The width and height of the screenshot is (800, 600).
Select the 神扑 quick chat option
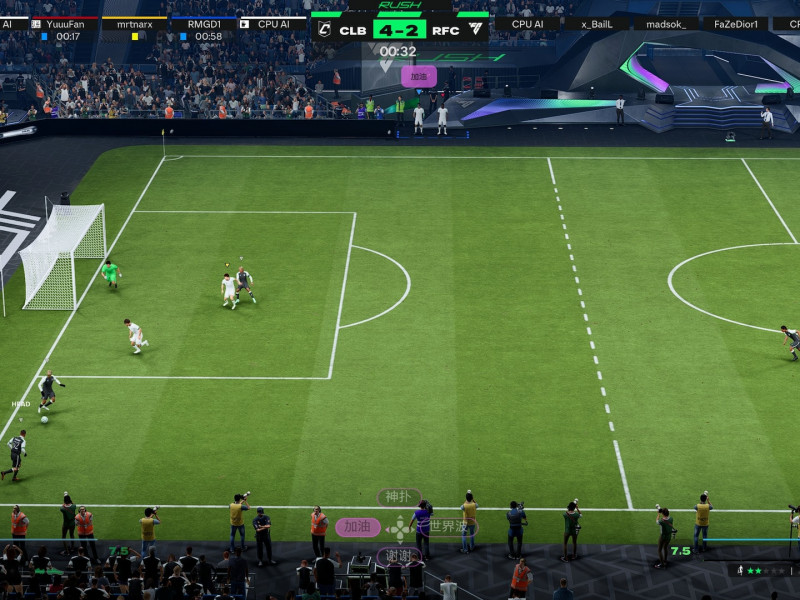398,497
